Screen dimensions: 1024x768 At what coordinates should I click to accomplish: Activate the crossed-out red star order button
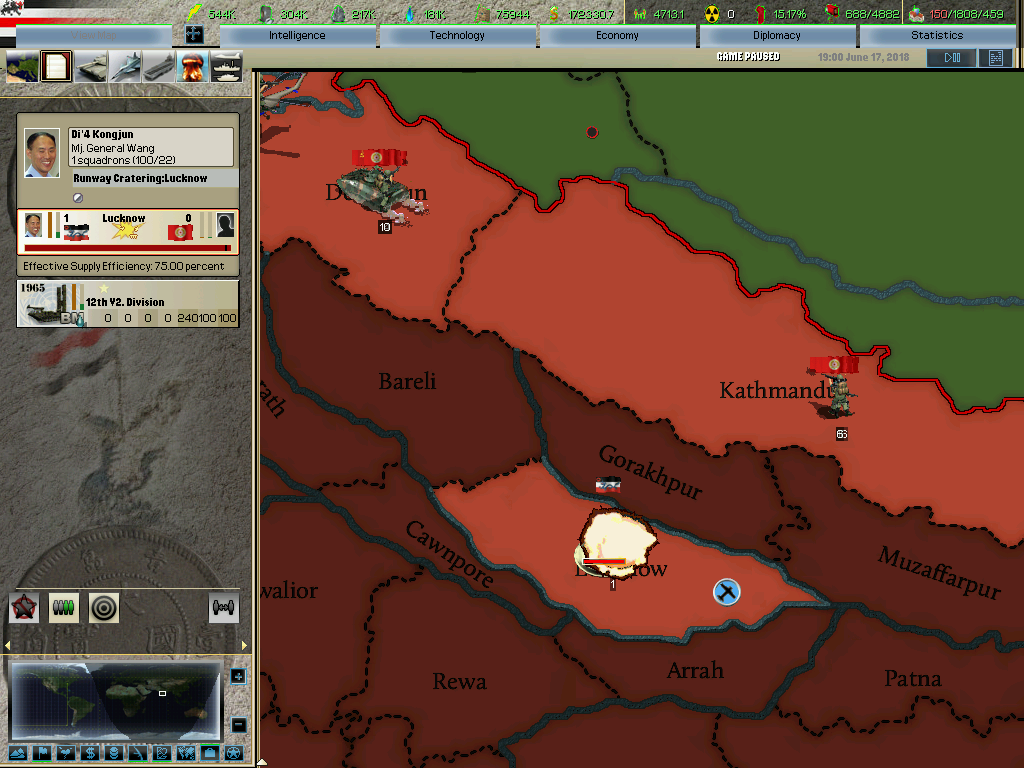tap(24, 607)
